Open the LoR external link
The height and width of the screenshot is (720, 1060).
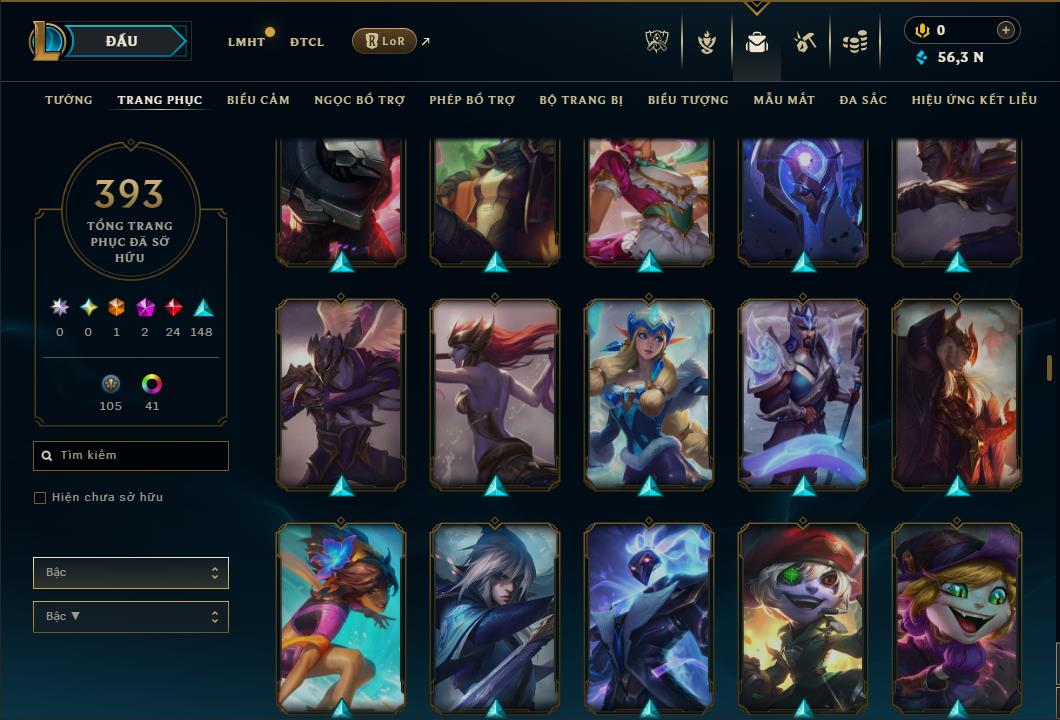point(385,41)
